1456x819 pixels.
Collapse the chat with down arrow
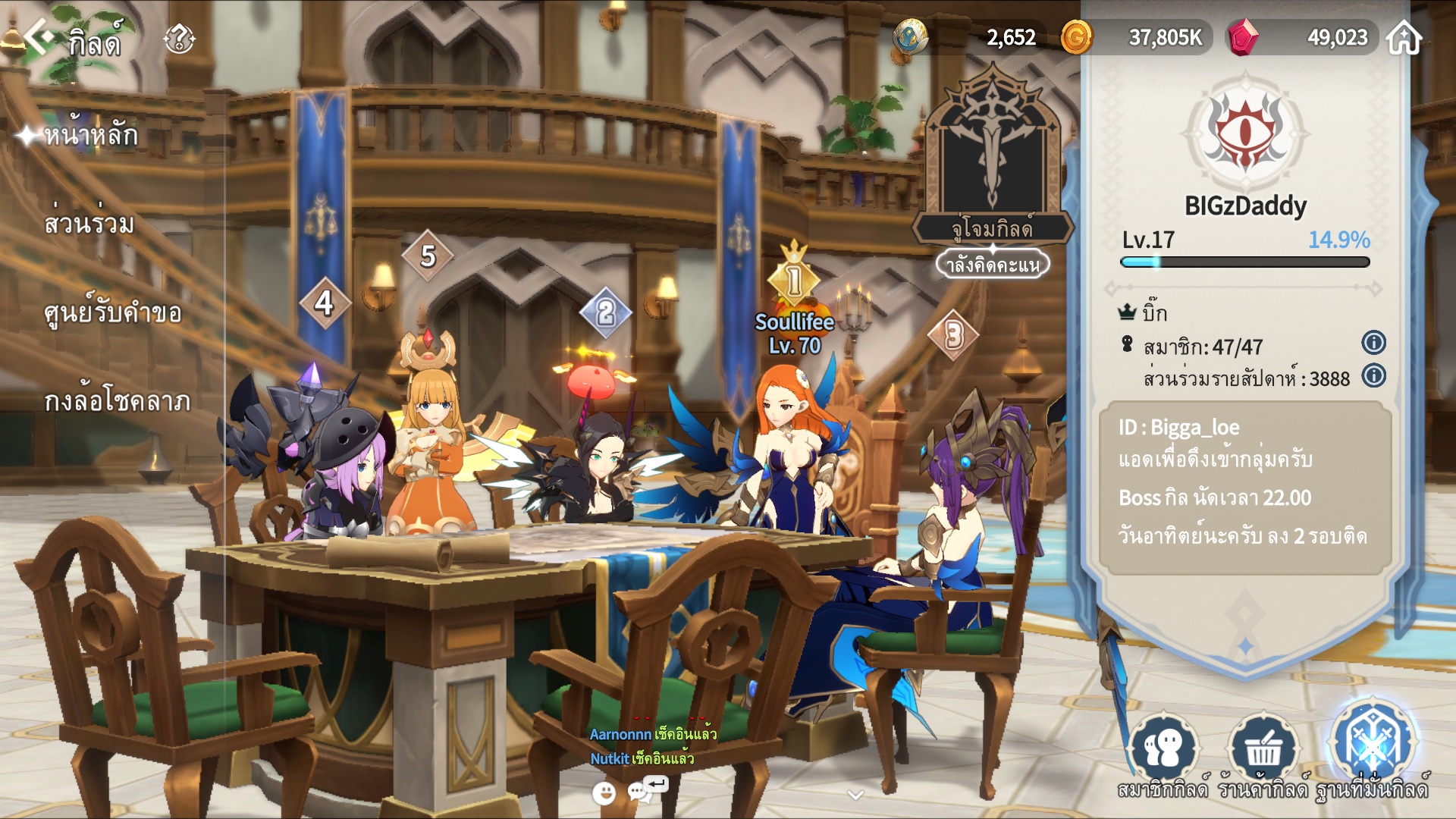pos(855,795)
